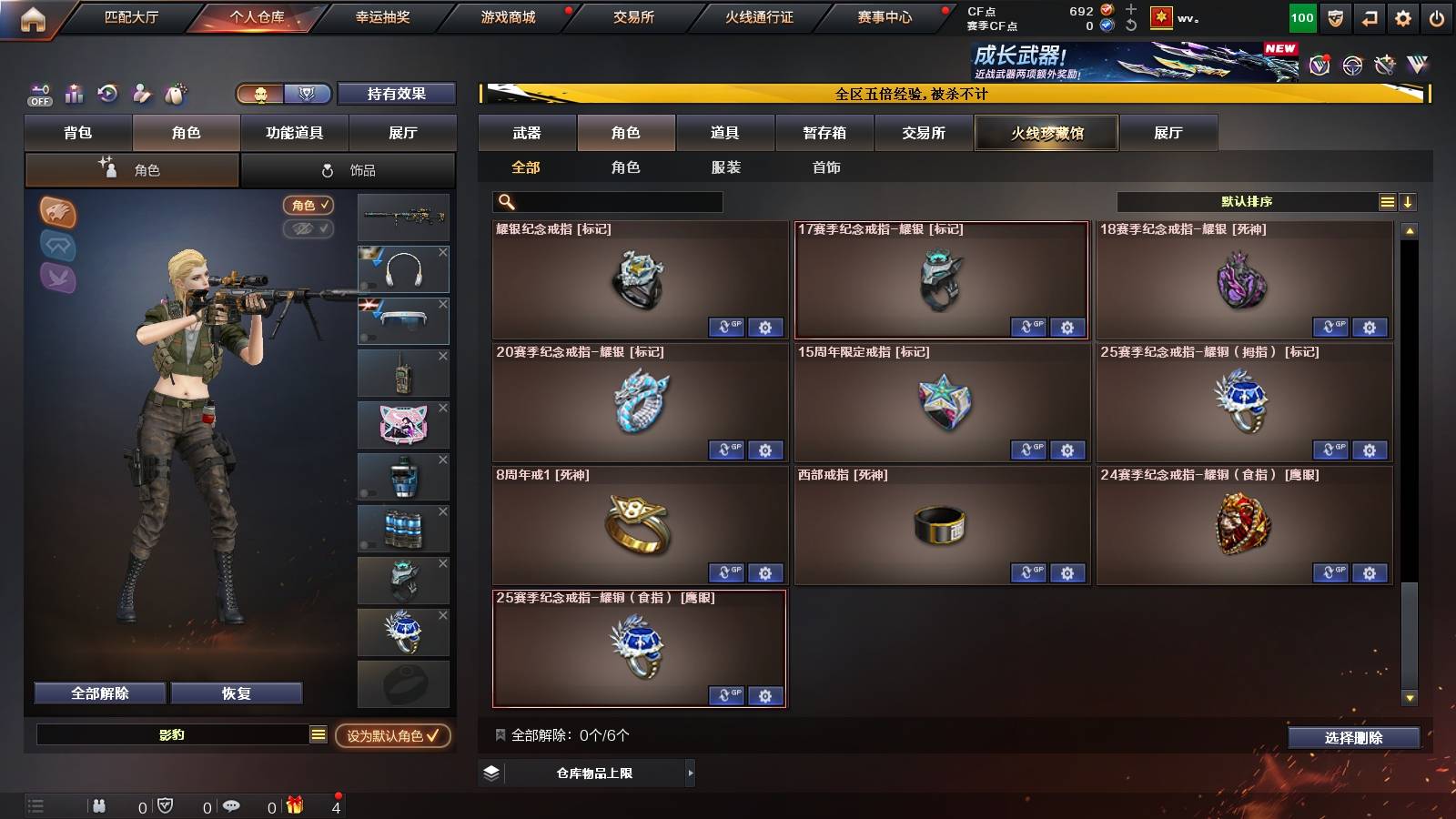Click the power/exit icon top right
This screenshot has width=1456, height=819.
(1436, 18)
